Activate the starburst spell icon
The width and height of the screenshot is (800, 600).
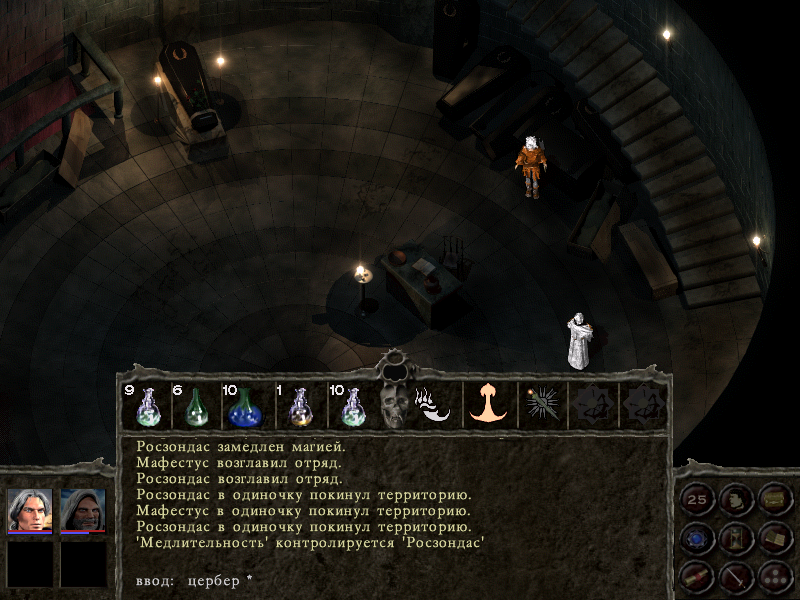542,405
